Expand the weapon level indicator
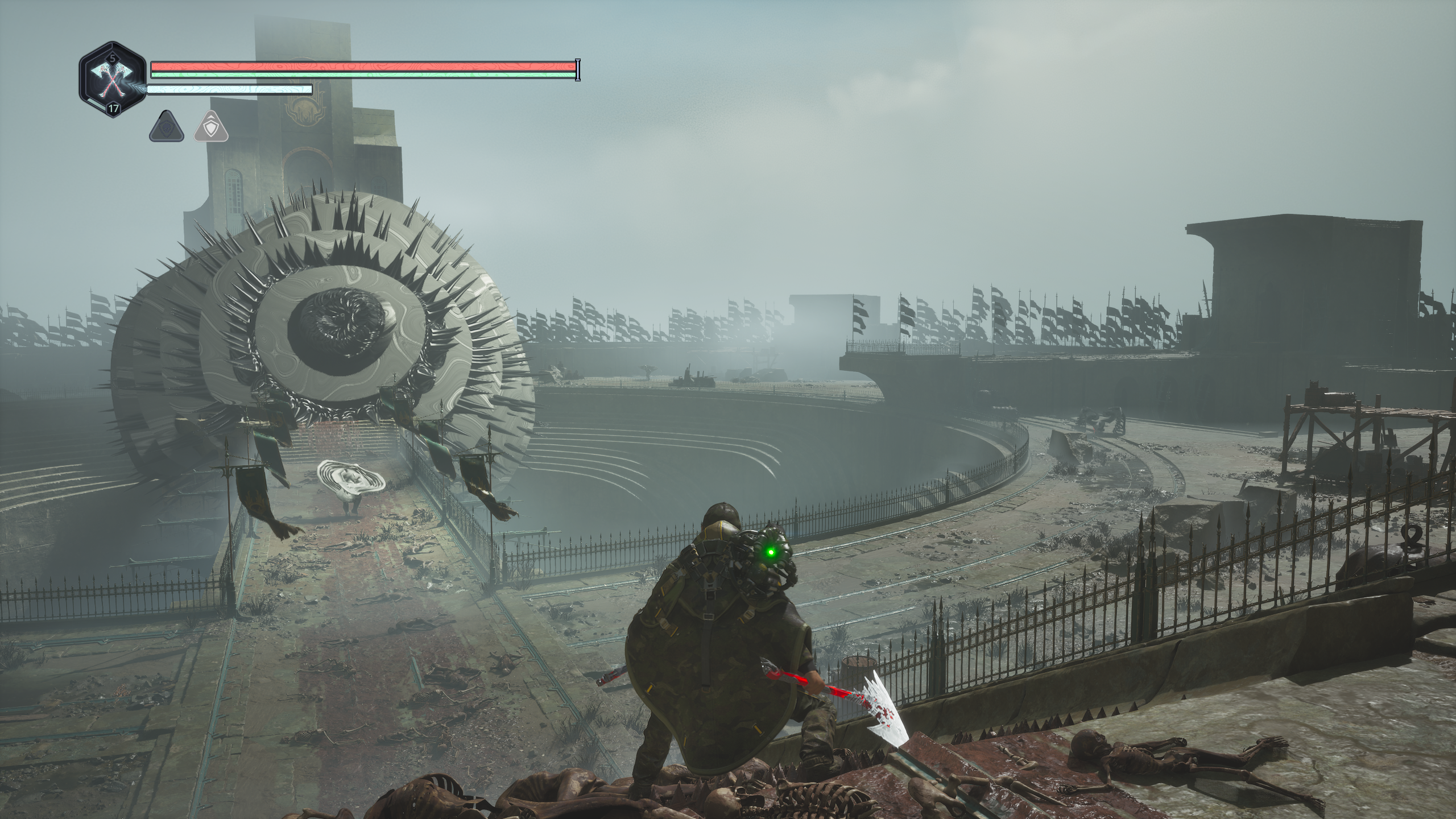This screenshot has height=819, width=1456. coord(112,58)
